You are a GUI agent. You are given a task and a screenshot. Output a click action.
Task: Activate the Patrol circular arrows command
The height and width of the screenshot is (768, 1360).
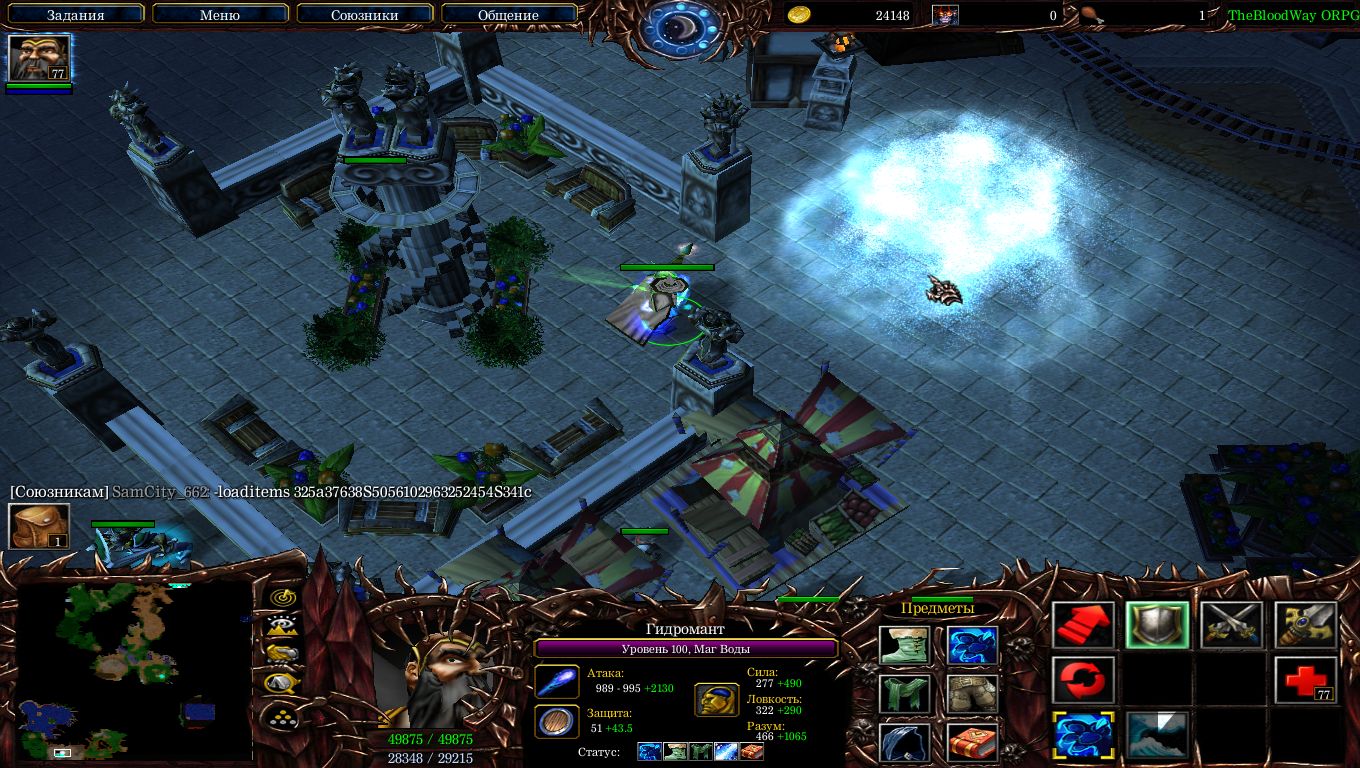coord(1084,681)
